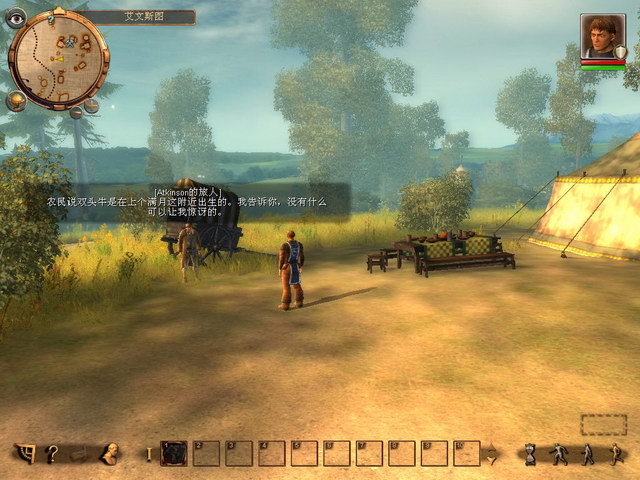The height and width of the screenshot is (480, 640).
Task: Open the world map globe button
Action: [x=16, y=100]
